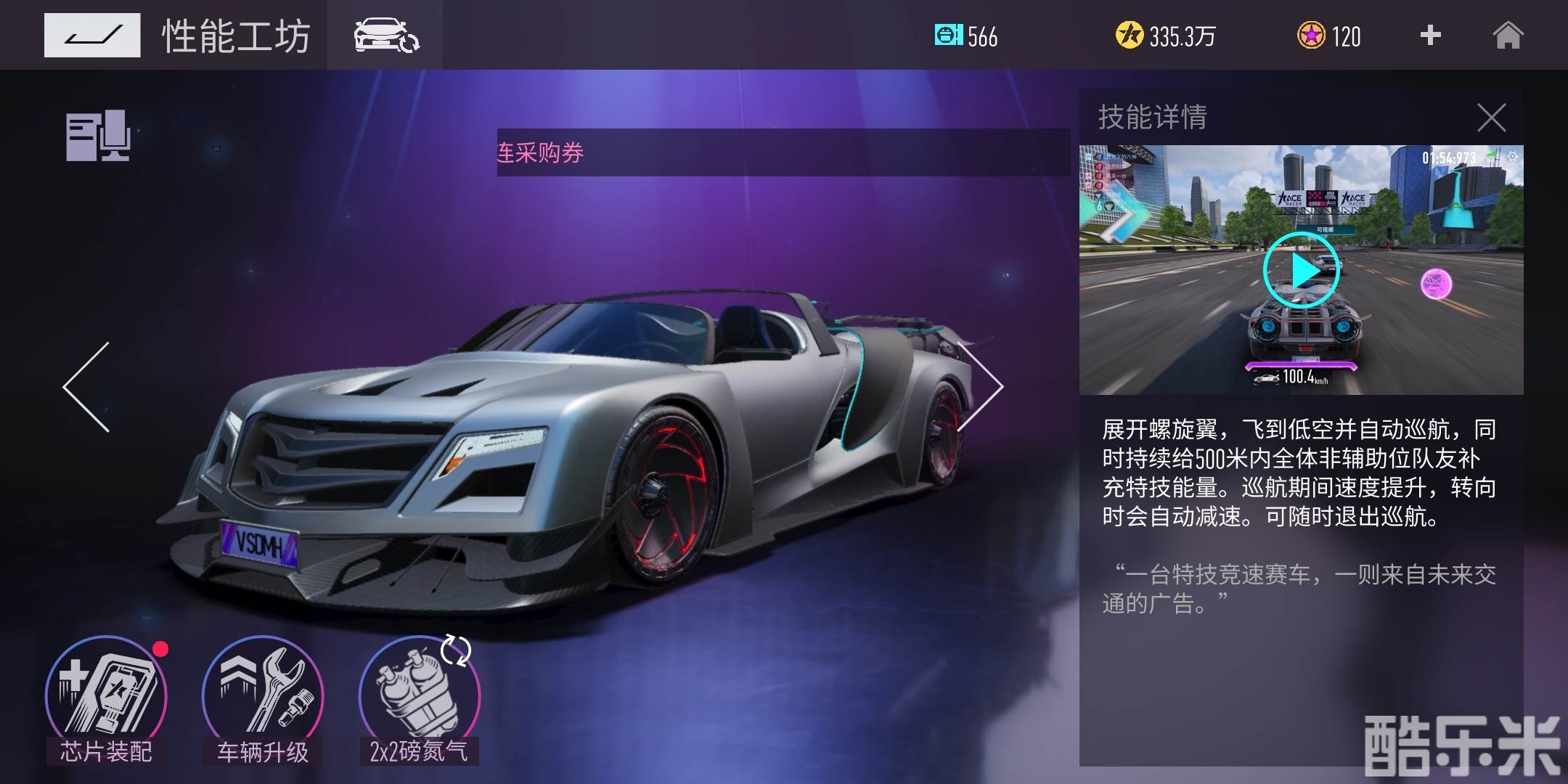Image resolution: width=1568 pixels, height=784 pixels.
Task: Show the previous car with left arrow
Action: click(87, 387)
